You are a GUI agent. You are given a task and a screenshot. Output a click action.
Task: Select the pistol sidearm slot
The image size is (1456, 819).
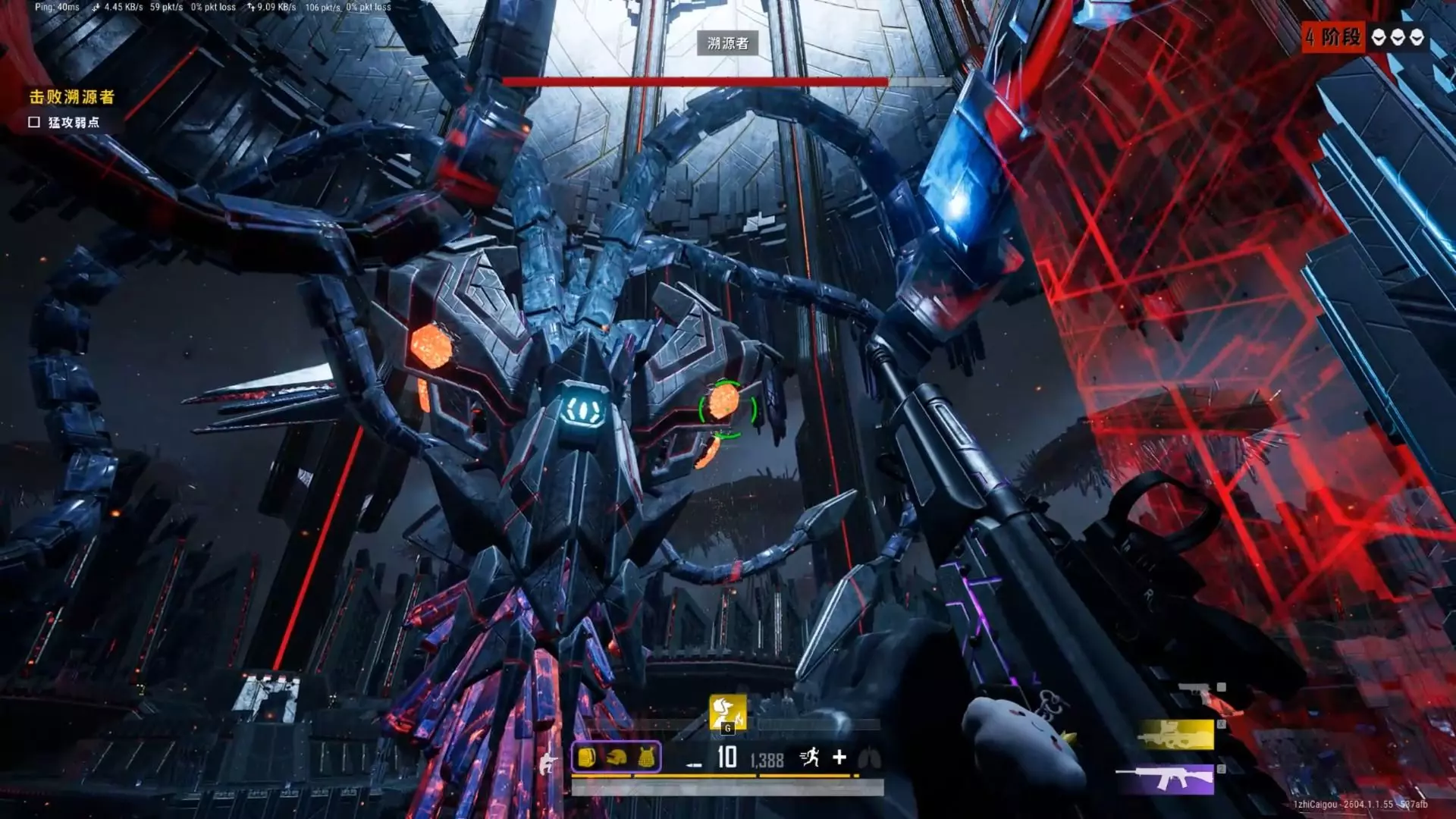[x=1202, y=689]
